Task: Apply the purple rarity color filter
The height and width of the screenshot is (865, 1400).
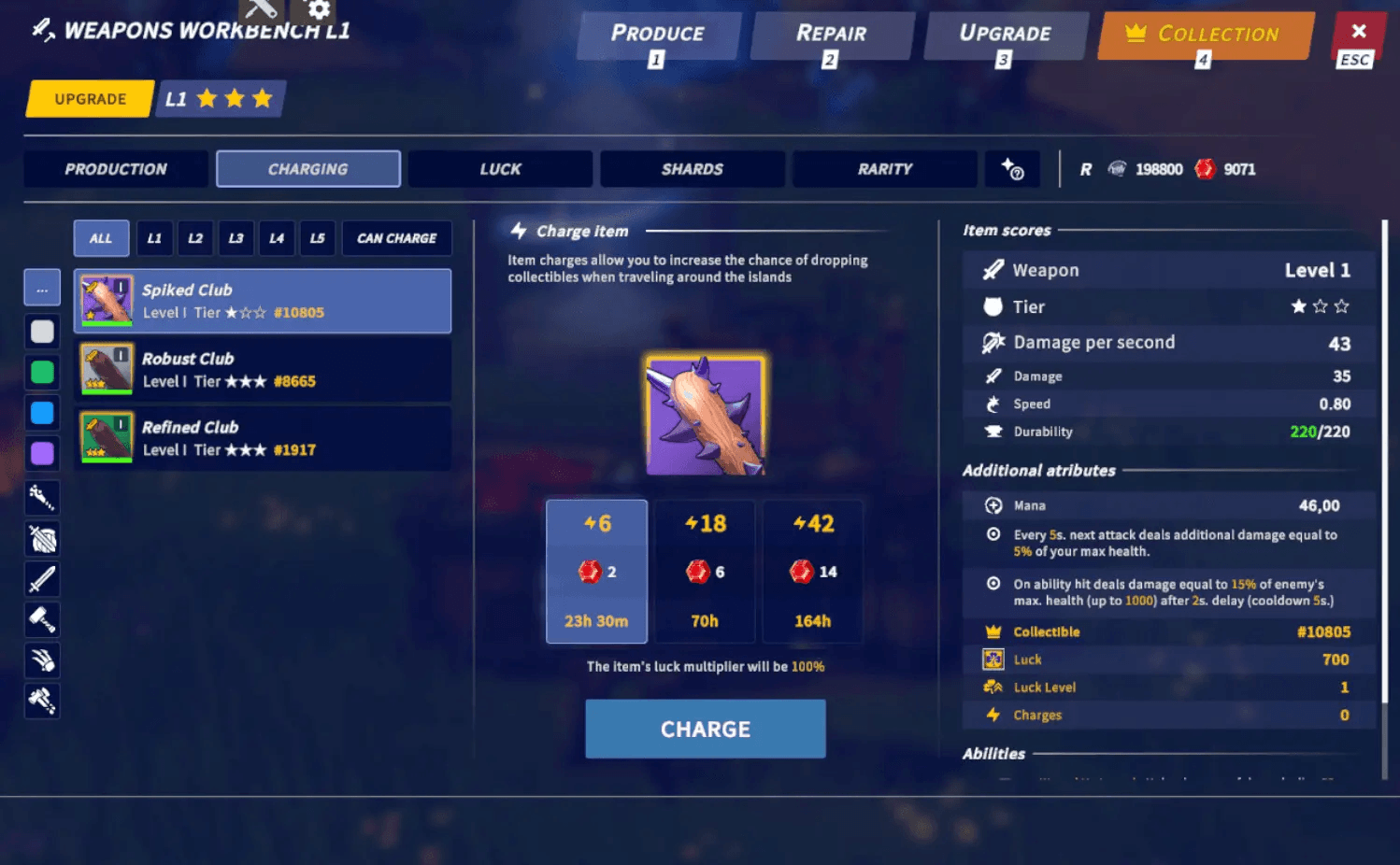Action: pyautogui.click(x=42, y=454)
